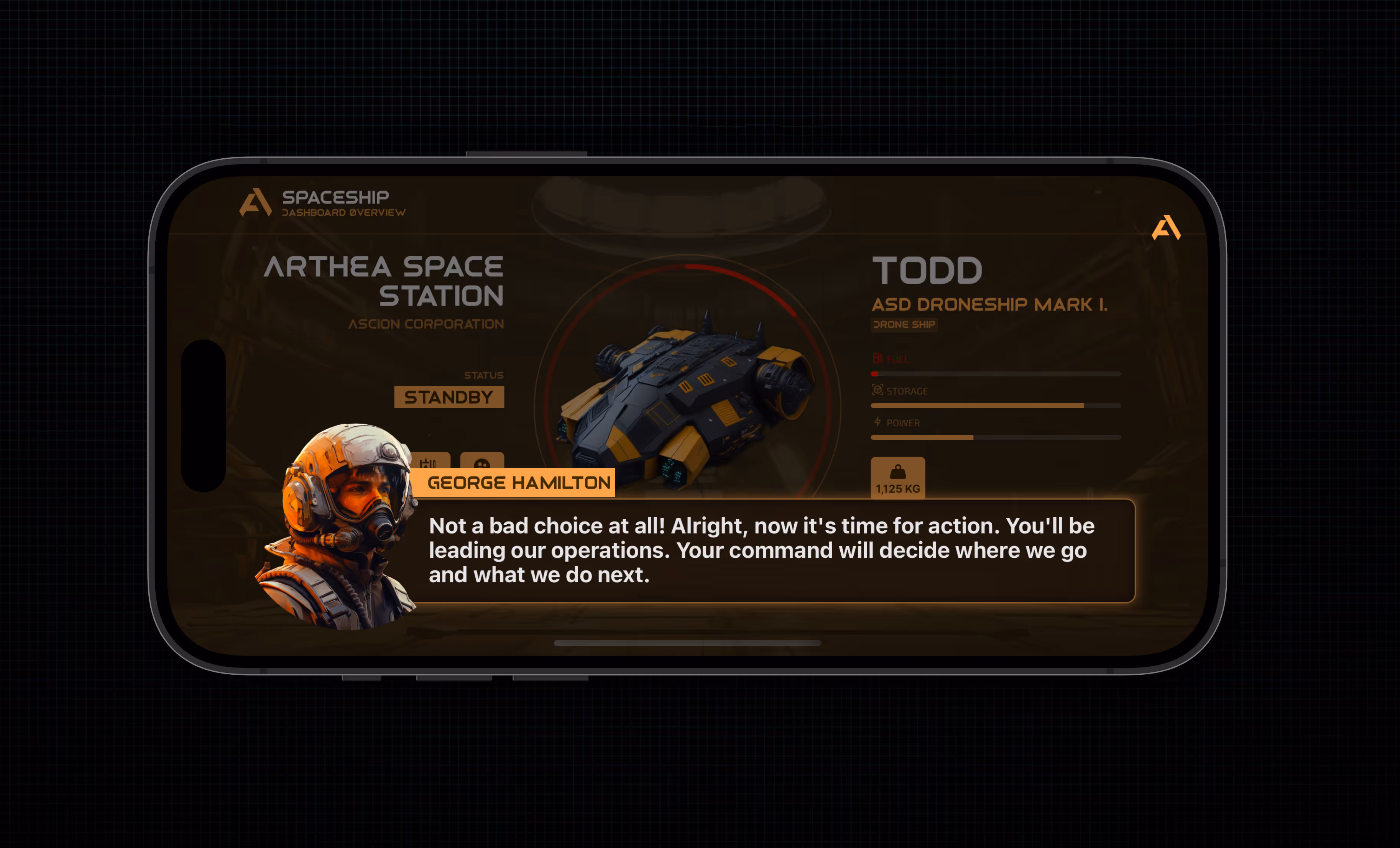Tap the 1,125 KG weight tile
This screenshot has width=1400, height=848.
pyautogui.click(x=898, y=478)
